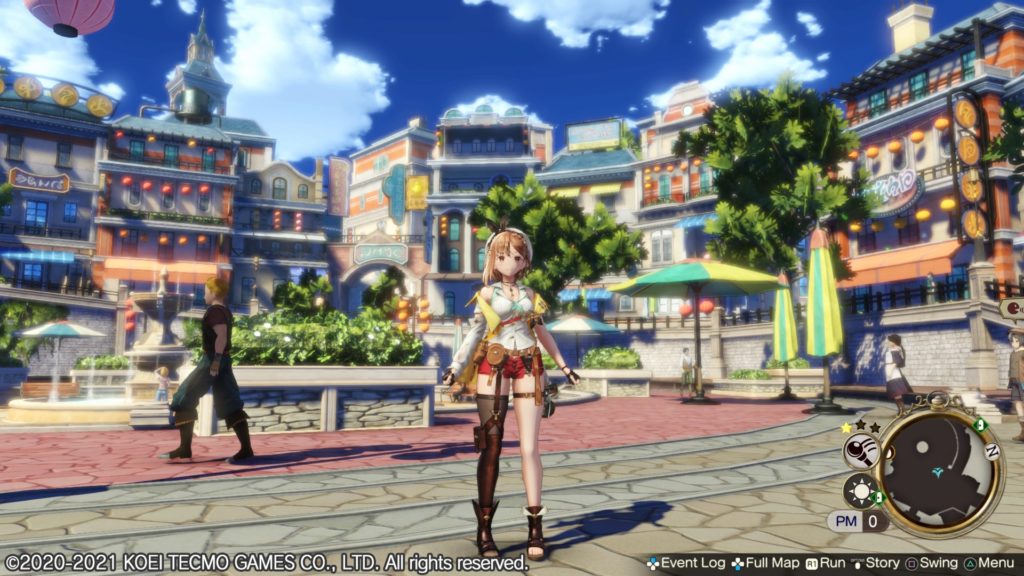The width and height of the screenshot is (1024, 576).
Task: Click the north compass marker on minimap
Action: 993,451
